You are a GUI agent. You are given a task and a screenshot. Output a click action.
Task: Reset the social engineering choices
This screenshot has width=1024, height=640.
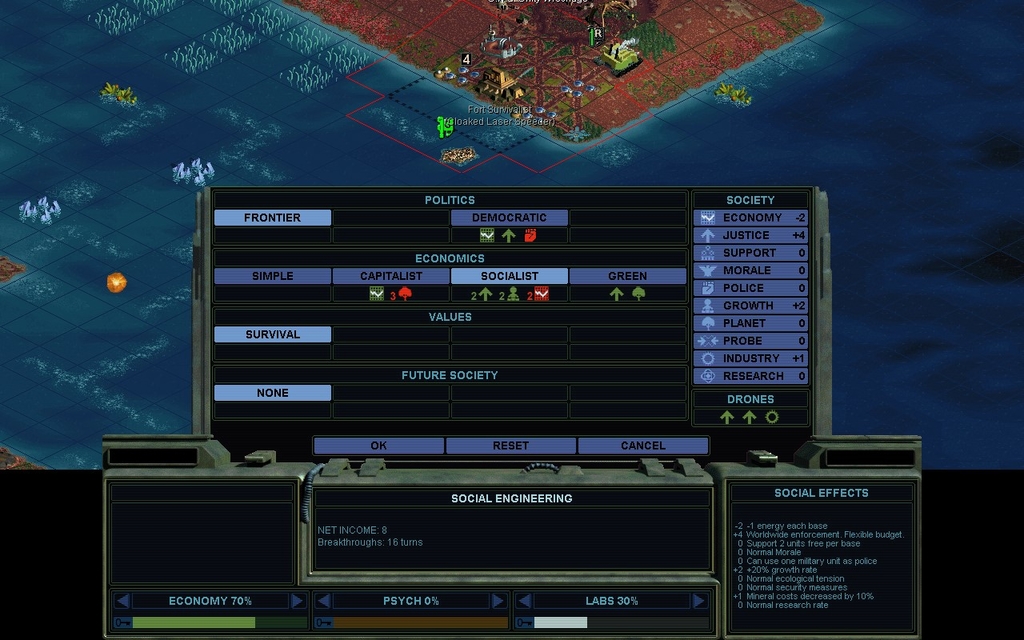(510, 445)
